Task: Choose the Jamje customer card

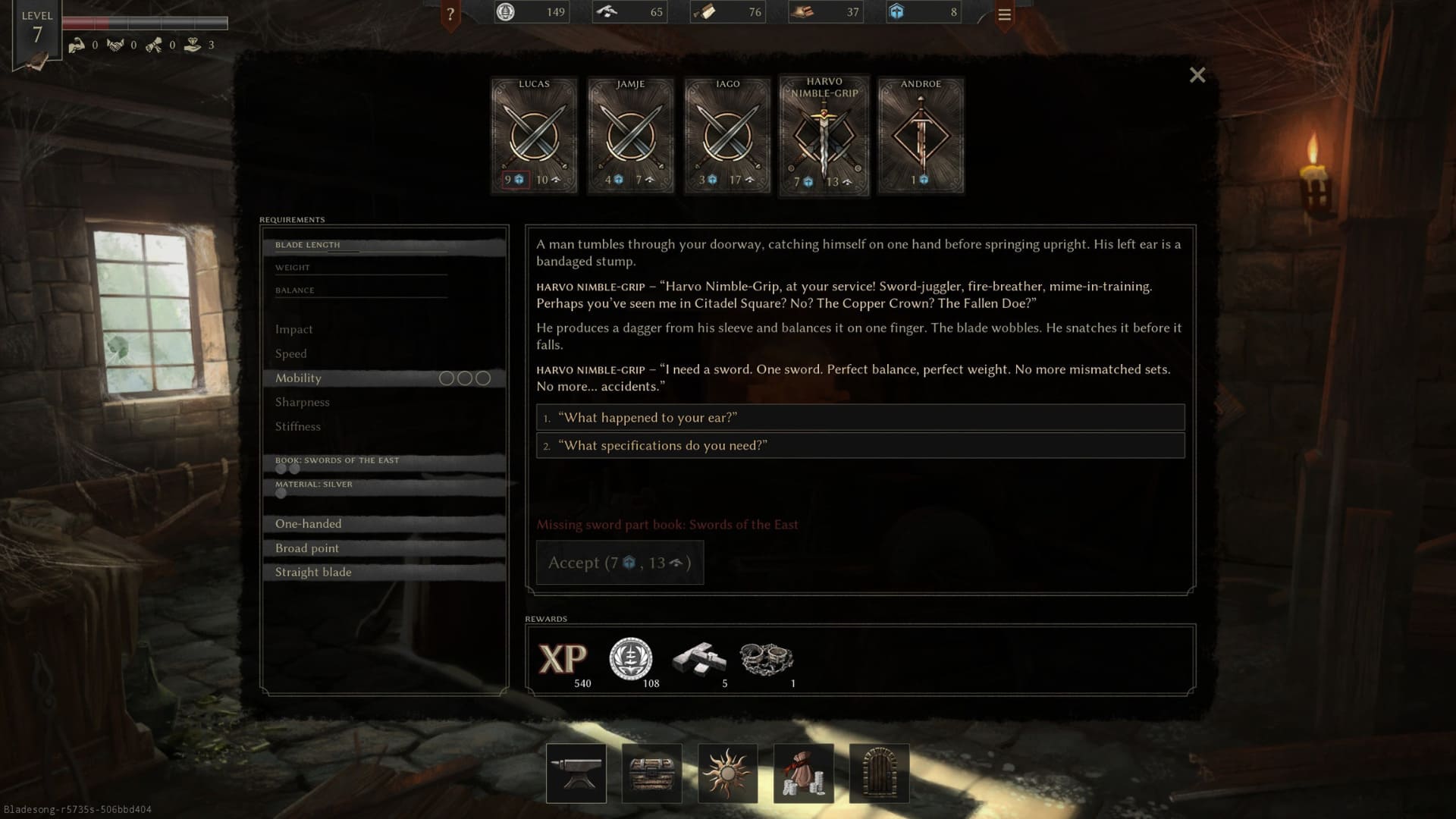Action: click(x=630, y=135)
